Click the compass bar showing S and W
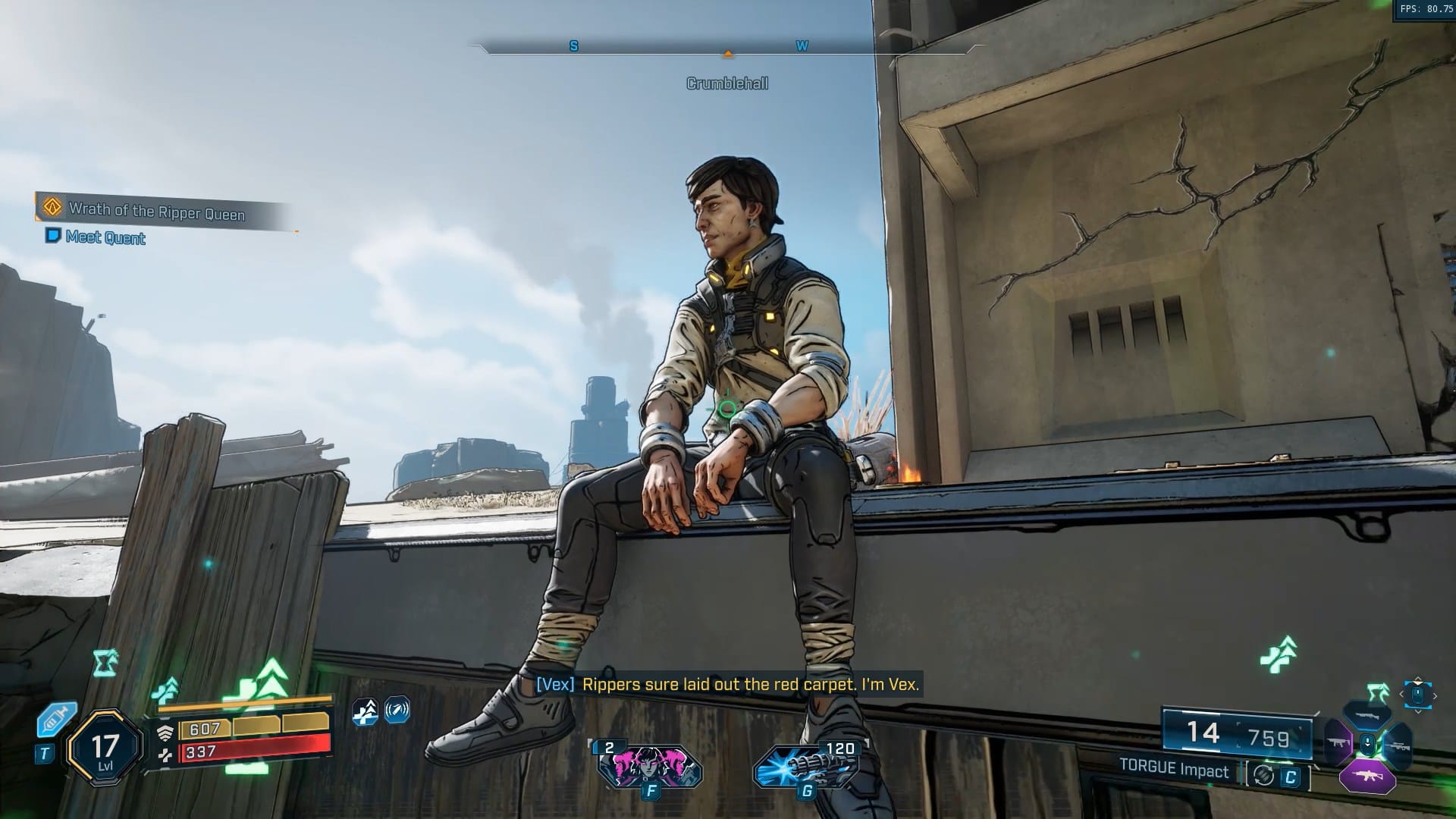 [x=726, y=47]
